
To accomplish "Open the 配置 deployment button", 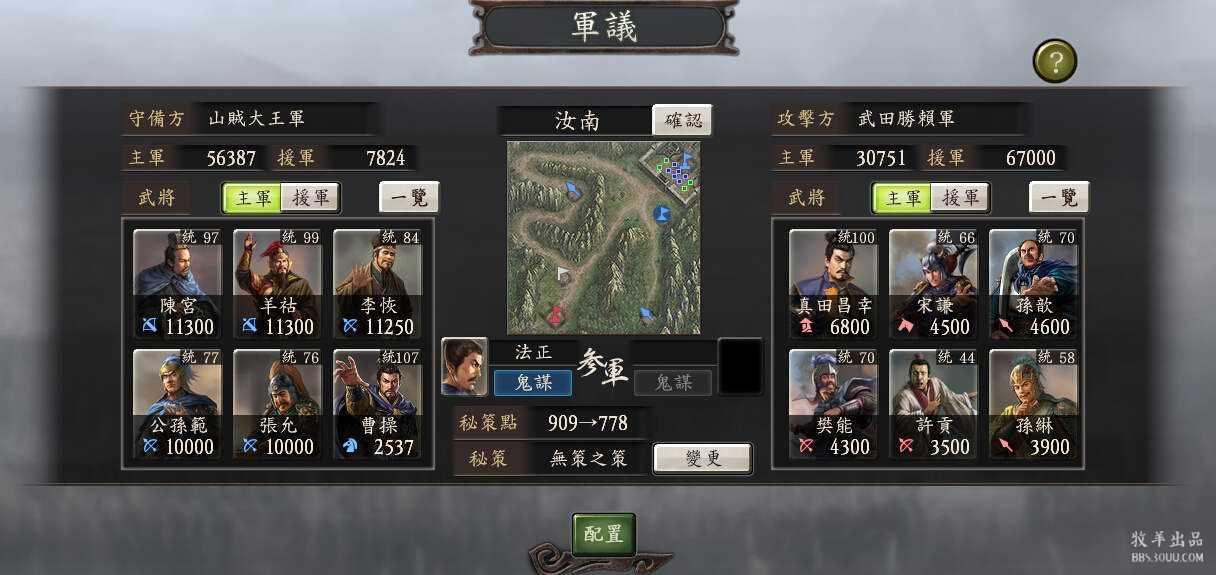I will click(x=603, y=534).
